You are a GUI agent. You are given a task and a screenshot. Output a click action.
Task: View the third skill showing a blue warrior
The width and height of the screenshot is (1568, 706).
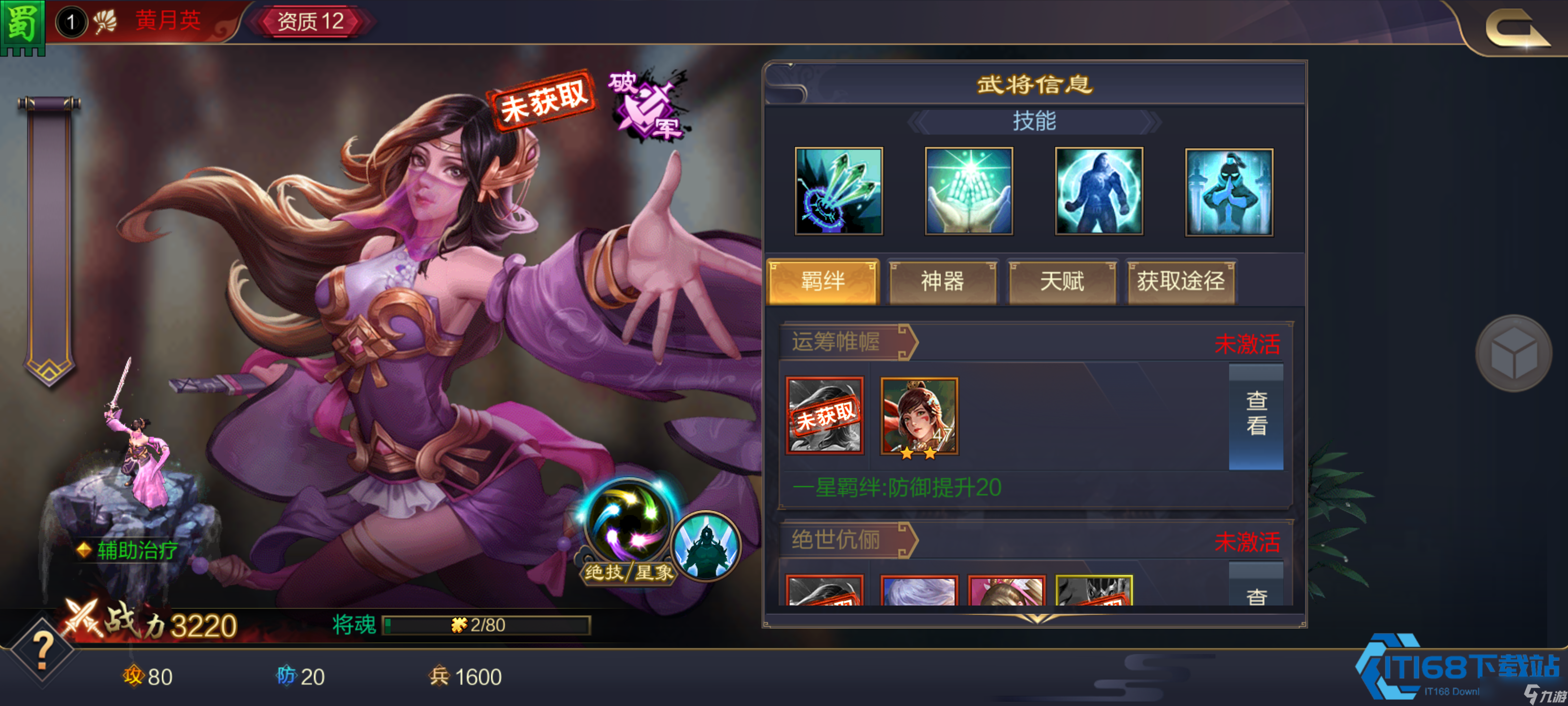pyautogui.click(x=1099, y=191)
